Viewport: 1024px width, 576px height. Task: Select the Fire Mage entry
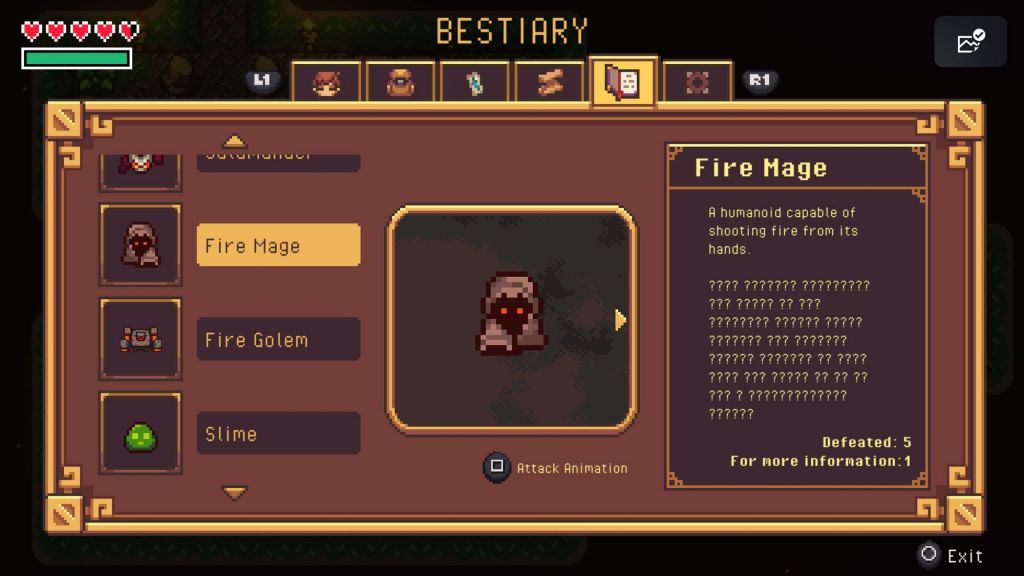tap(278, 246)
